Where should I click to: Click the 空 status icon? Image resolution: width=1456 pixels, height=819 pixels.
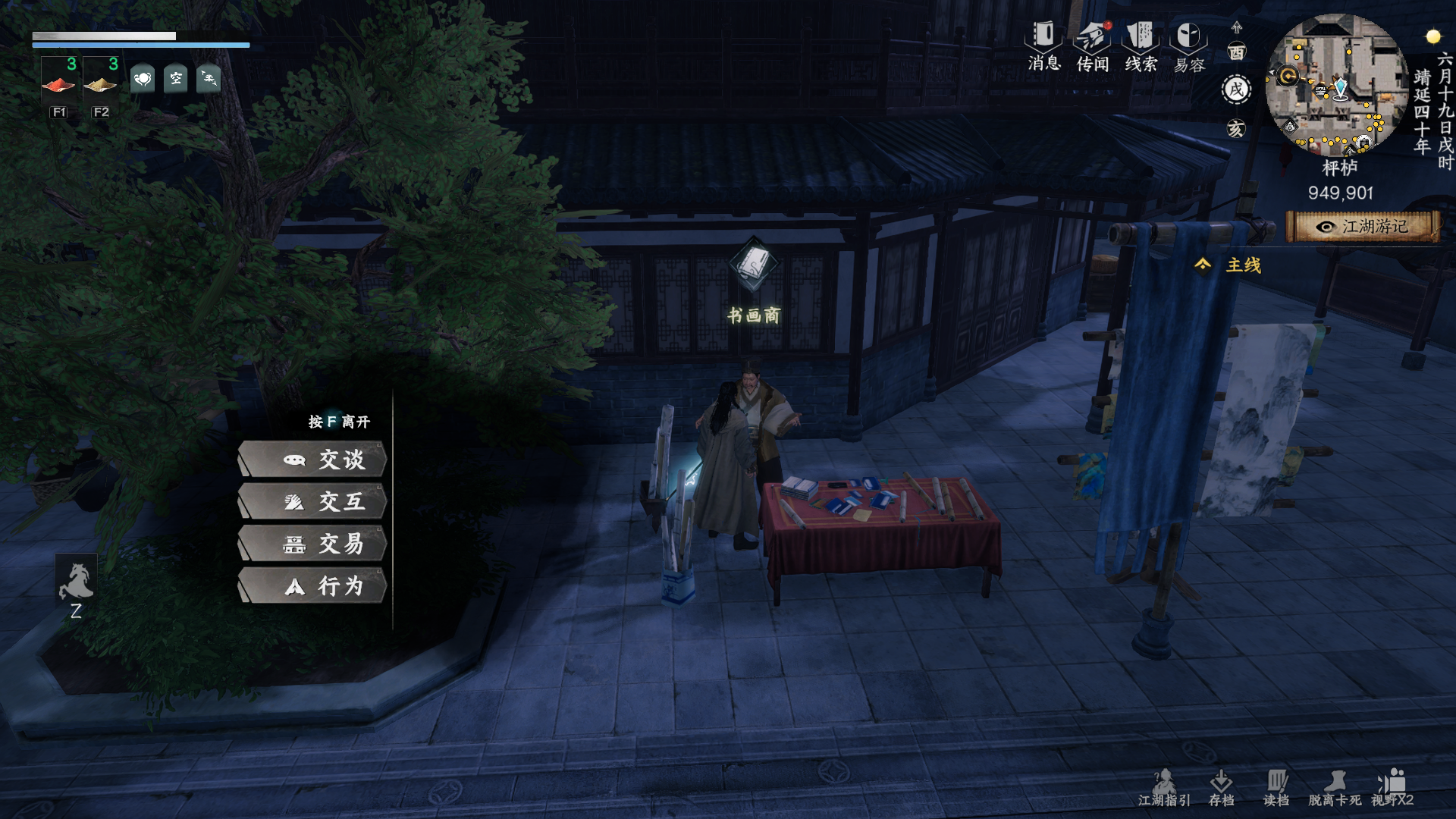coord(176,78)
